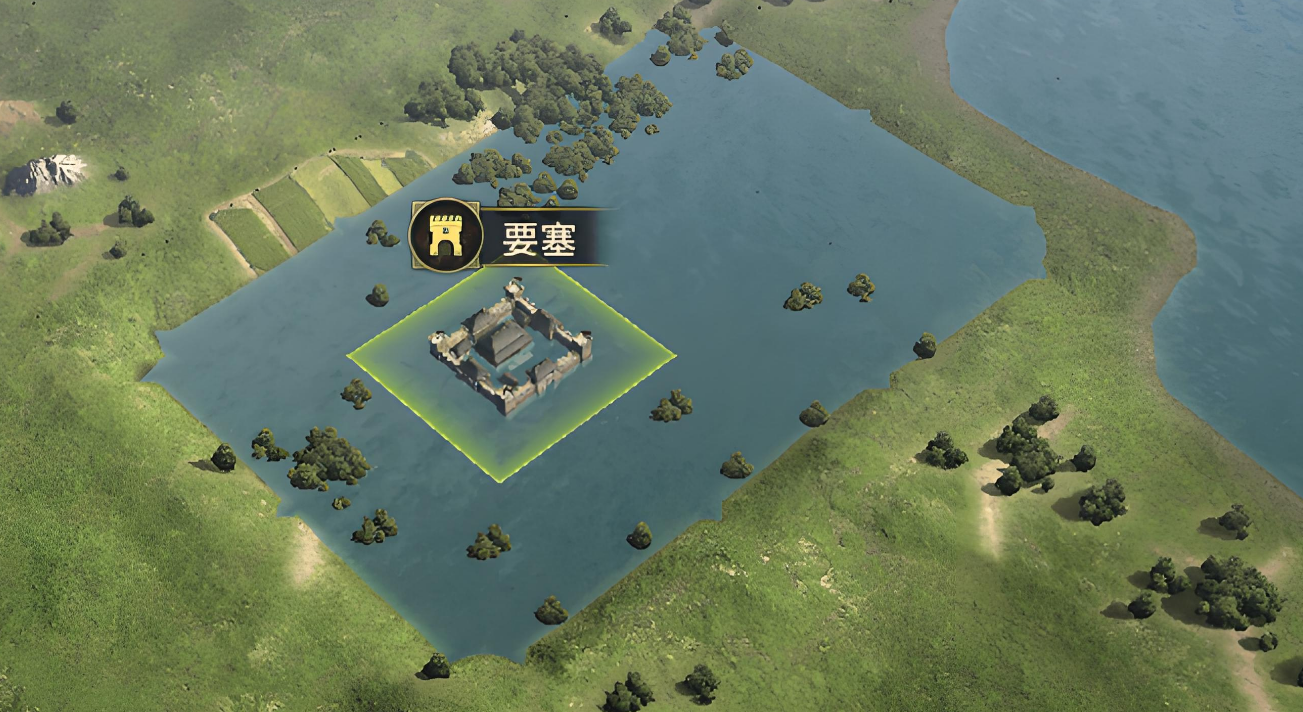Click the 要塞 fortress label

[x=540, y=238]
